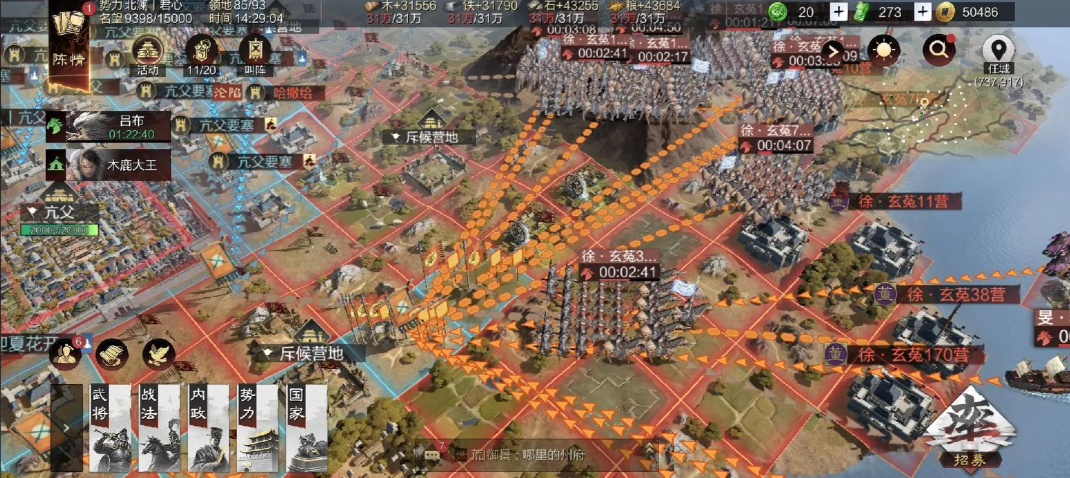Open the 任城 location pin
The height and width of the screenshot is (478, 1070).
996,50
